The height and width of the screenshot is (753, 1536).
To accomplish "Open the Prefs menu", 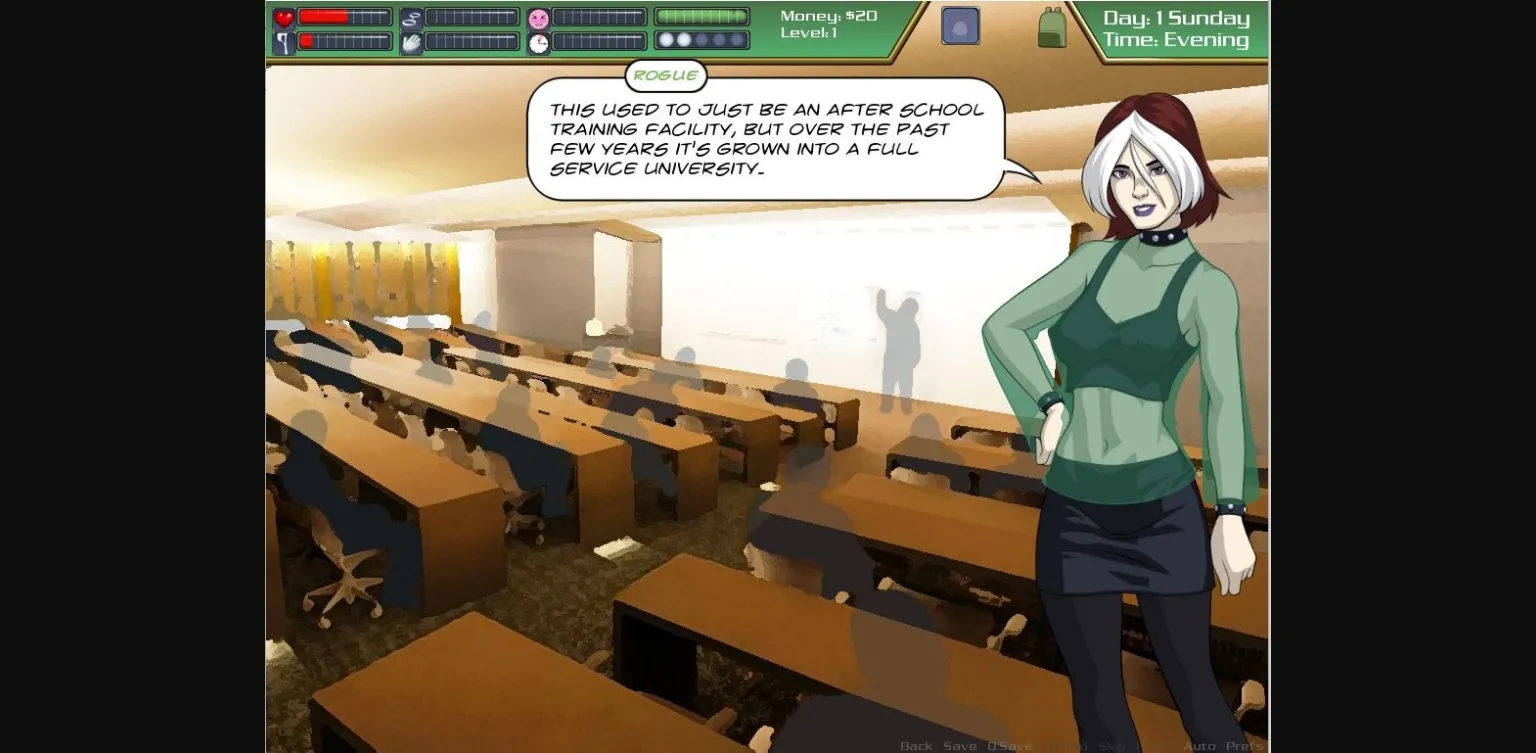I will point(1246,745).
